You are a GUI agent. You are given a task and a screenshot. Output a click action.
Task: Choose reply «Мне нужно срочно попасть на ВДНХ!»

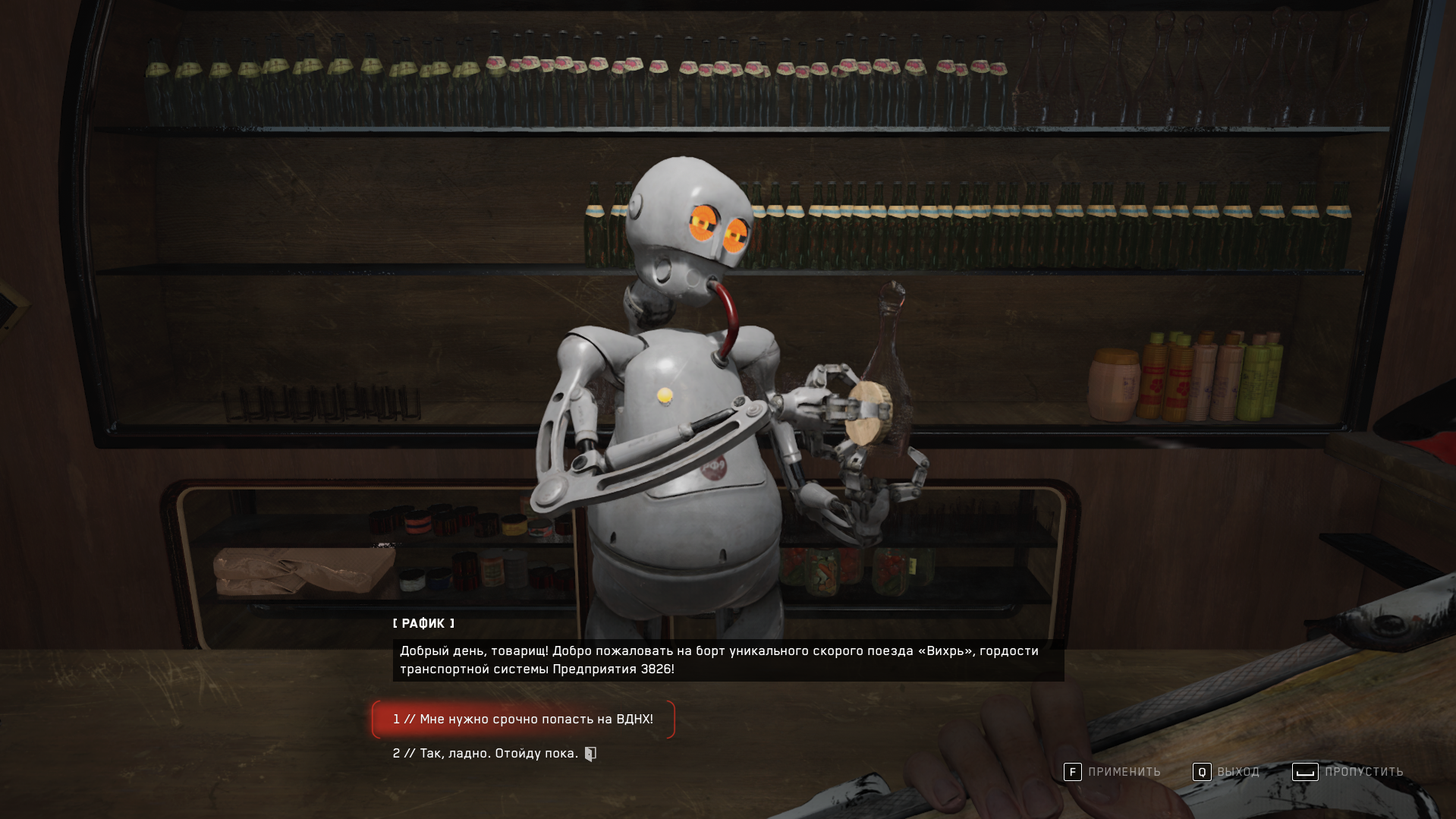523,719
